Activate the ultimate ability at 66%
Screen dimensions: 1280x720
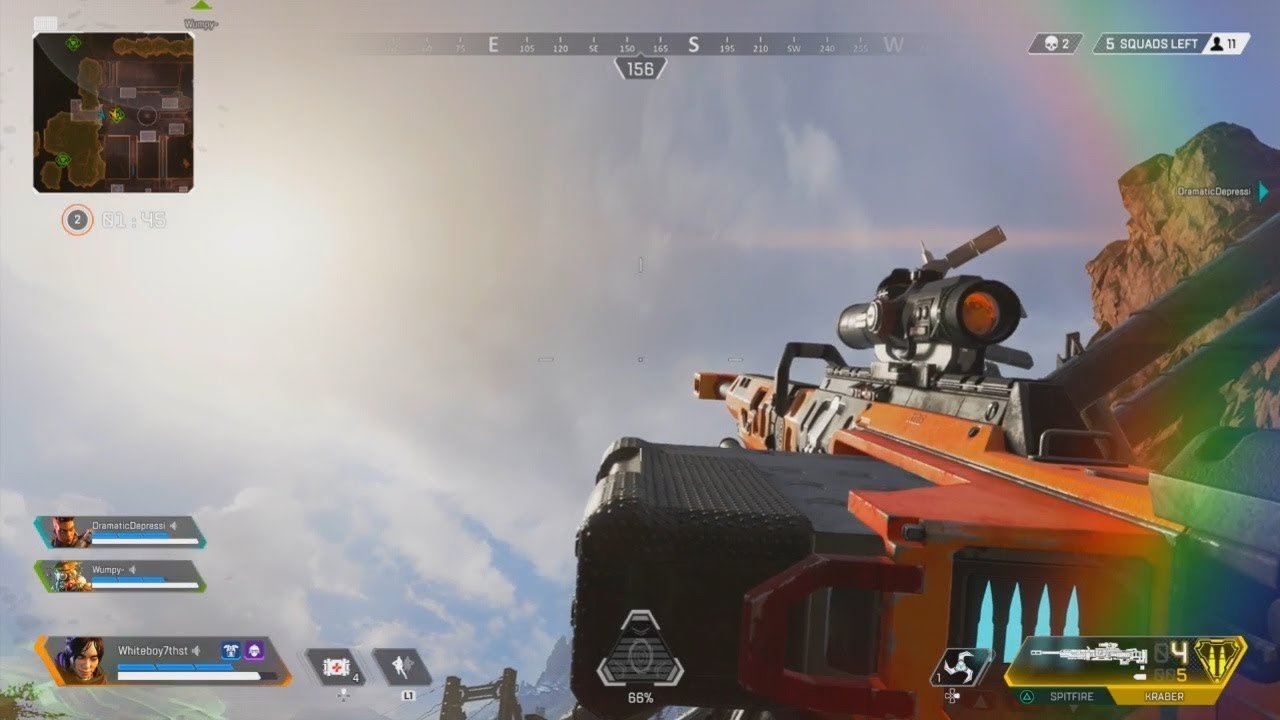[x=640, y=650]
